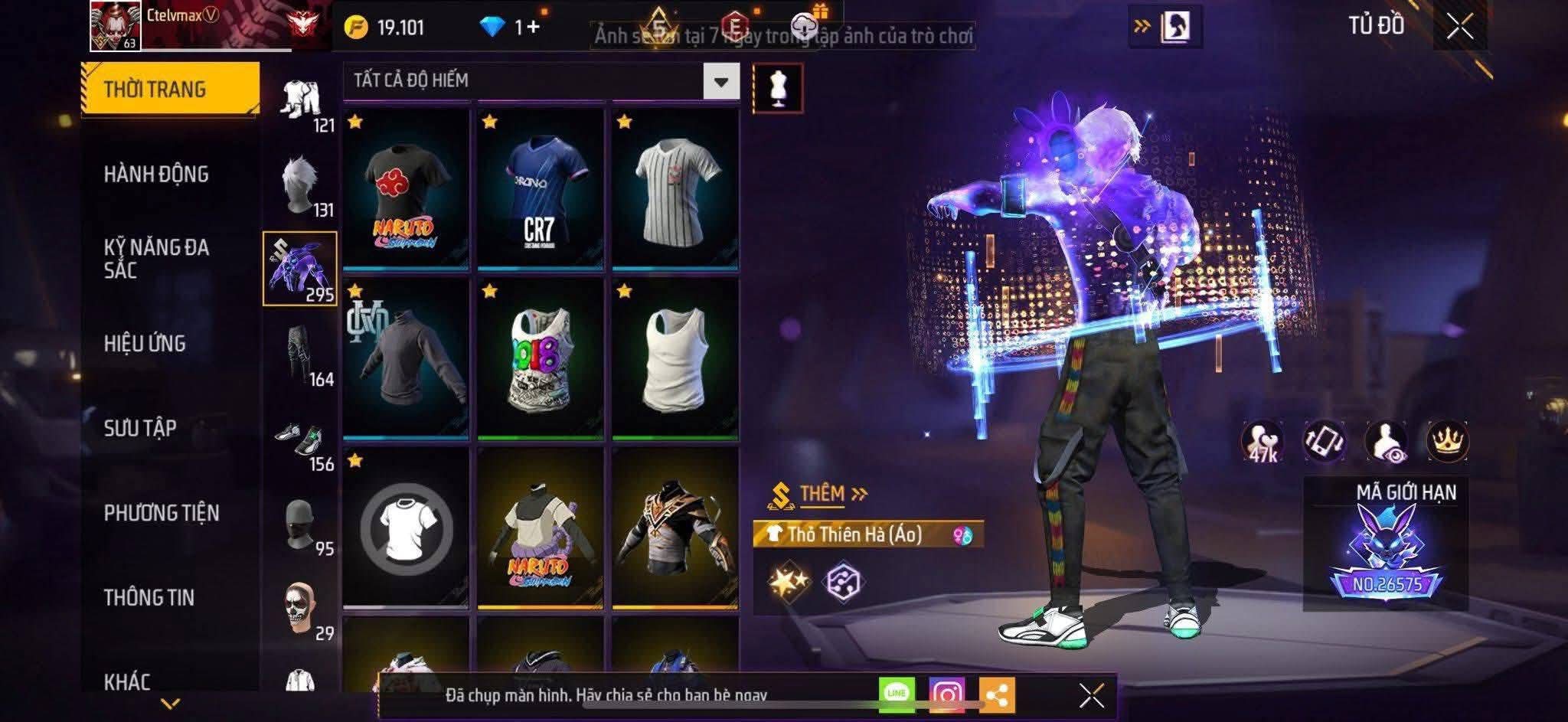Image resolution: width=1568 pixels, height=722 pixels.
Task: Open the THÔNG TIN tab
Action: click(x=149, y=598)
